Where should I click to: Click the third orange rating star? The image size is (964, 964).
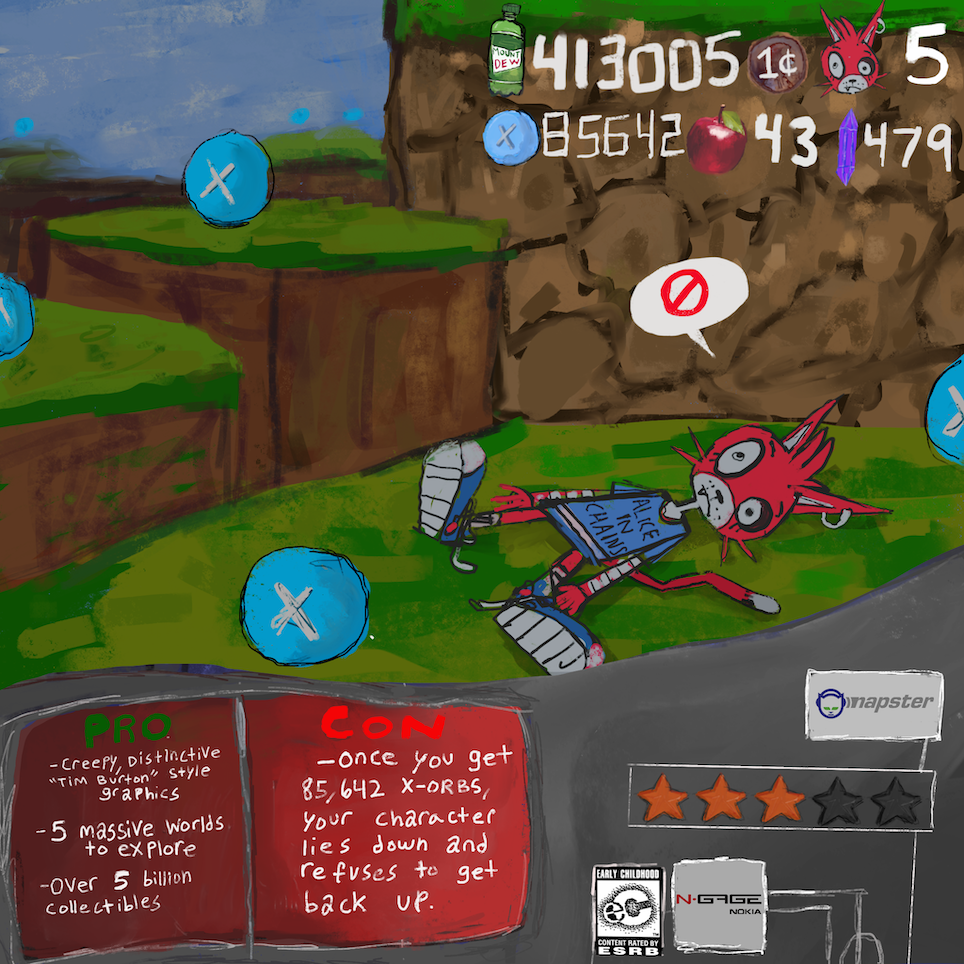pos(780,800)
